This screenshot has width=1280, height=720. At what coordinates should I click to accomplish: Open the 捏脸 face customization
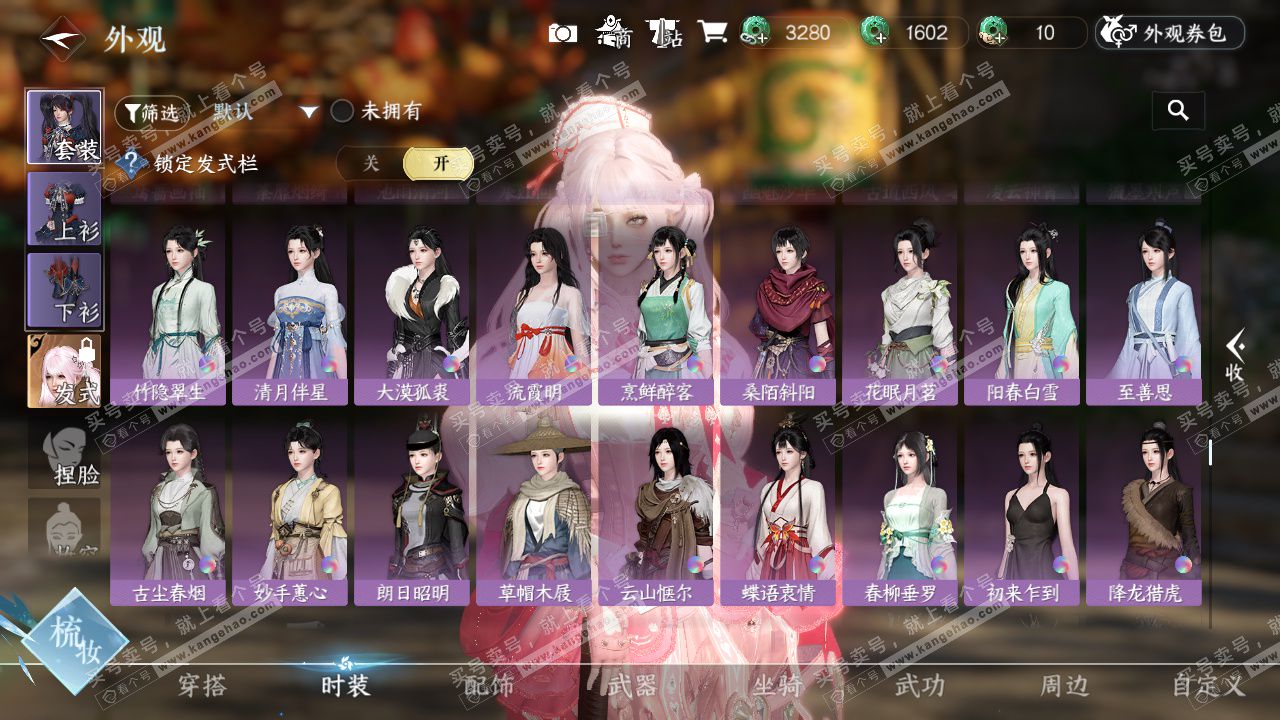pos(64,456)
